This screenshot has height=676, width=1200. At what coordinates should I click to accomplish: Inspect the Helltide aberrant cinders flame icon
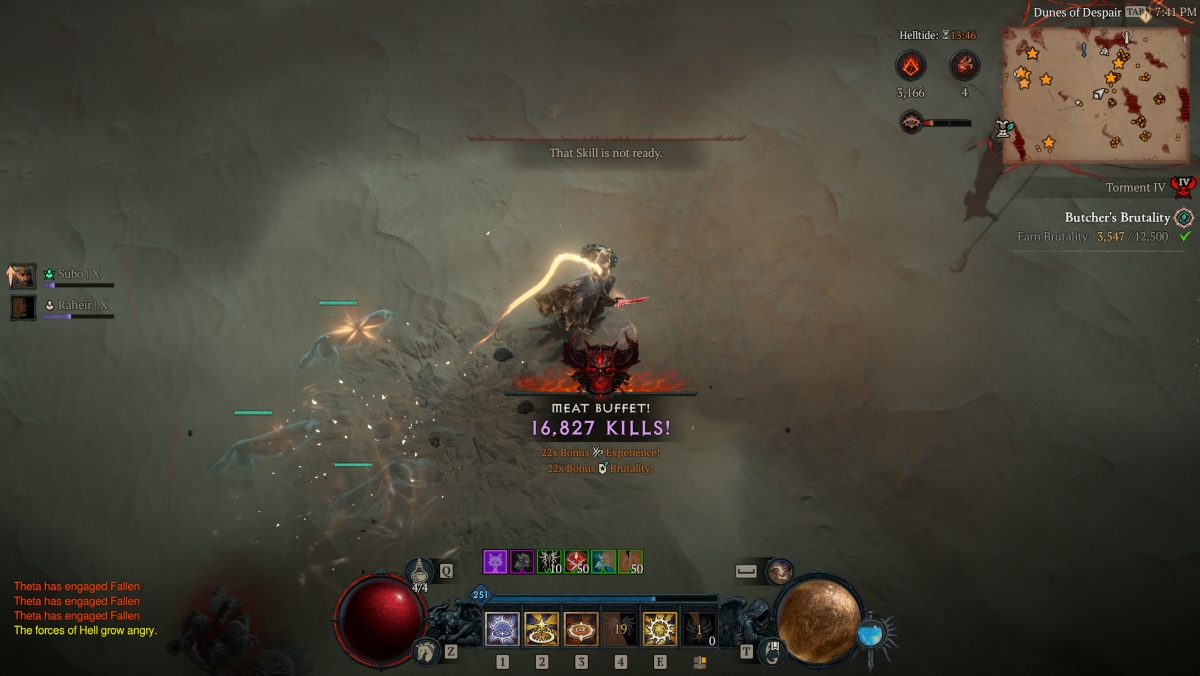pos(910,67)
